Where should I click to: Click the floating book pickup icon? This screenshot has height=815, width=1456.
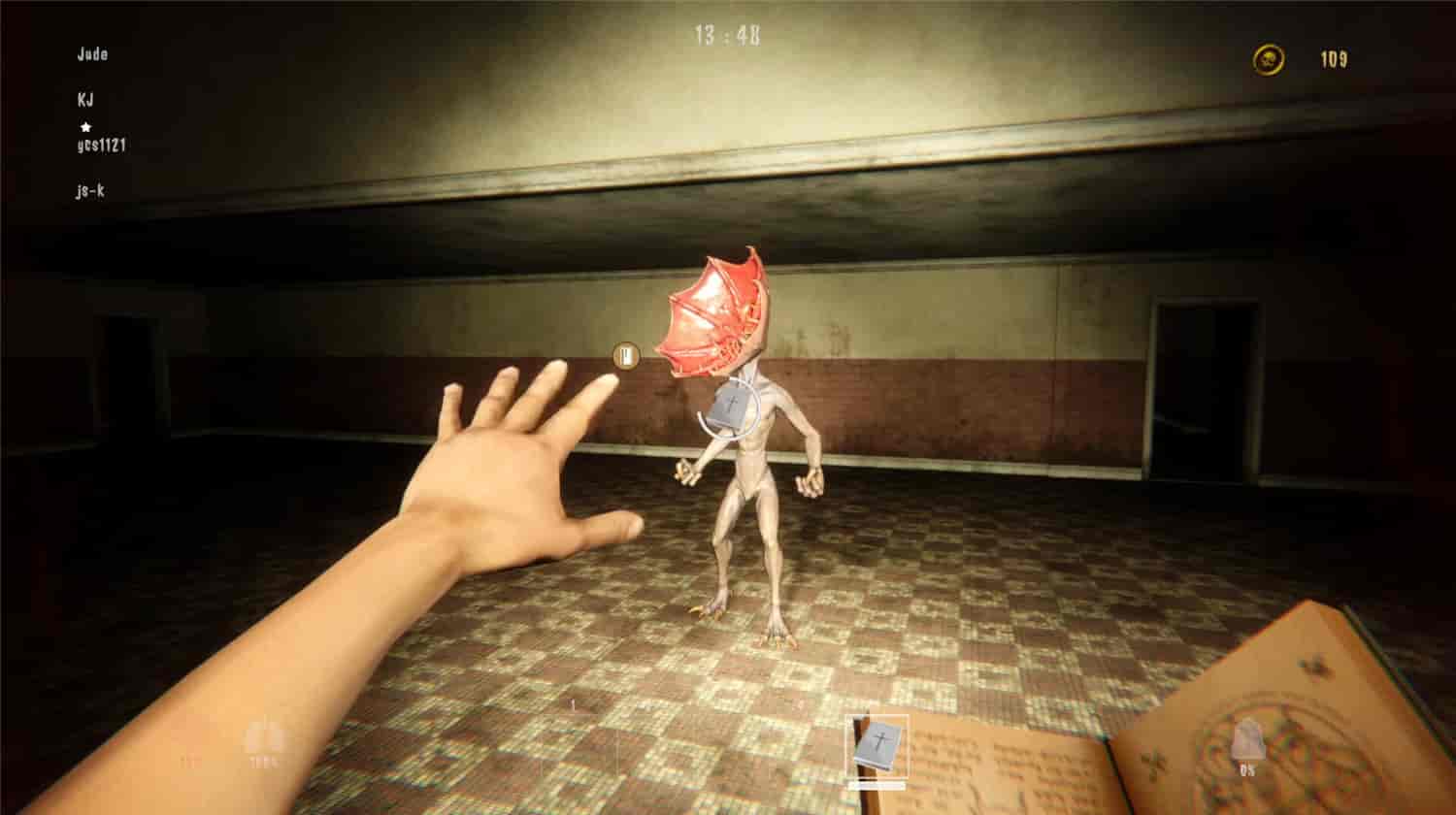point(625,356)
